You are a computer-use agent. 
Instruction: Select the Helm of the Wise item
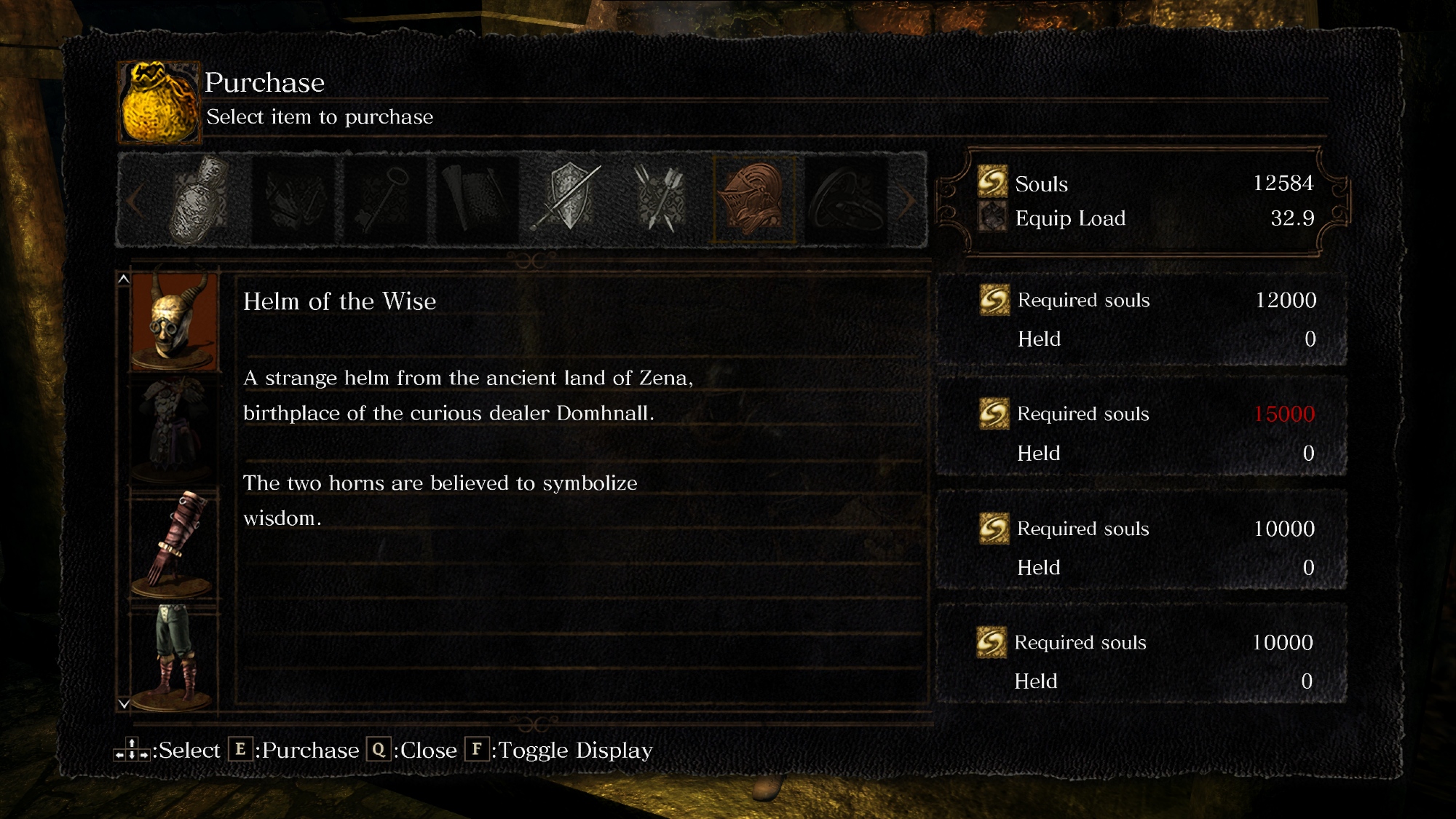click(175, 321)
